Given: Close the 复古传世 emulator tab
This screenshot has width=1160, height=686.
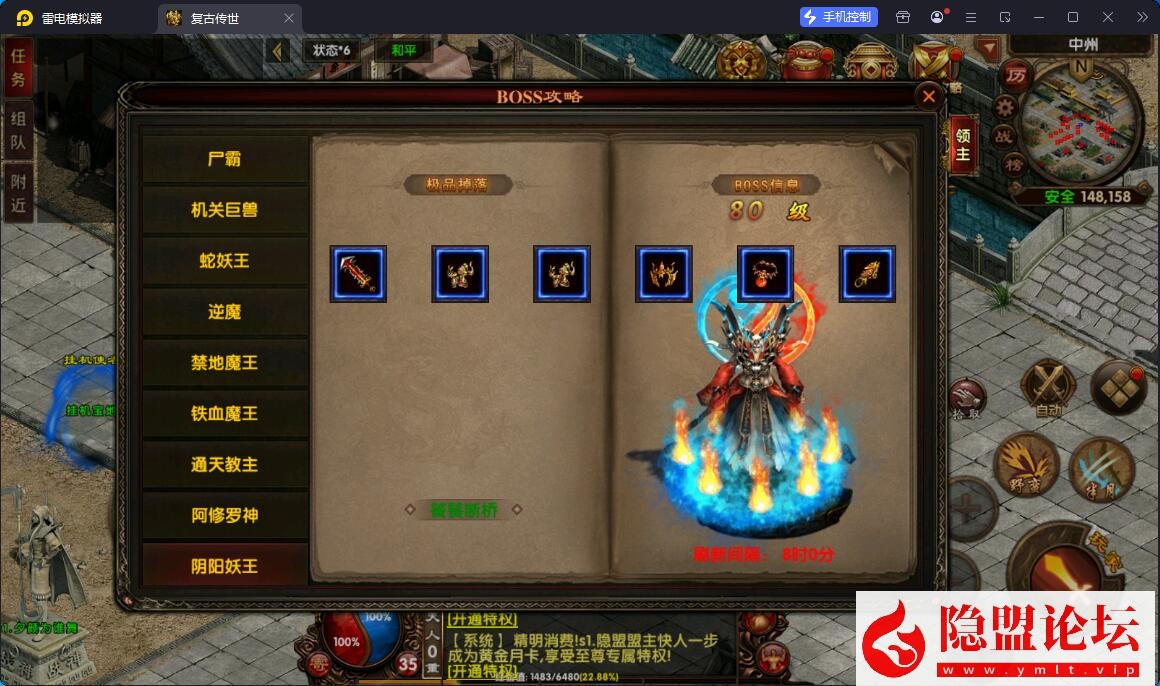Looking at the screenshot, I should tap(289, 18).
